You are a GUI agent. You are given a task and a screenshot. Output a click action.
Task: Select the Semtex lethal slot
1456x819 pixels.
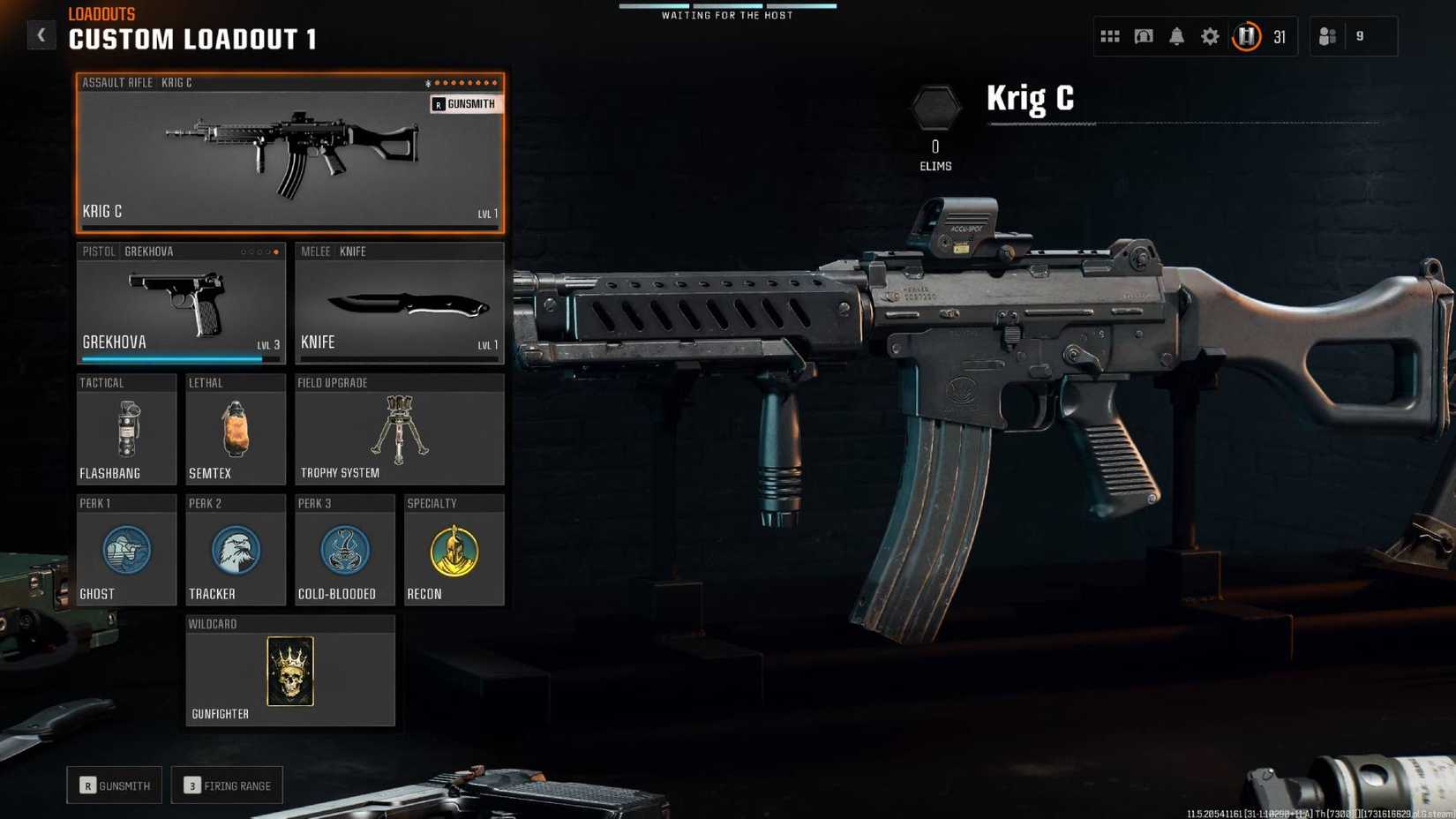coord(236,431)
